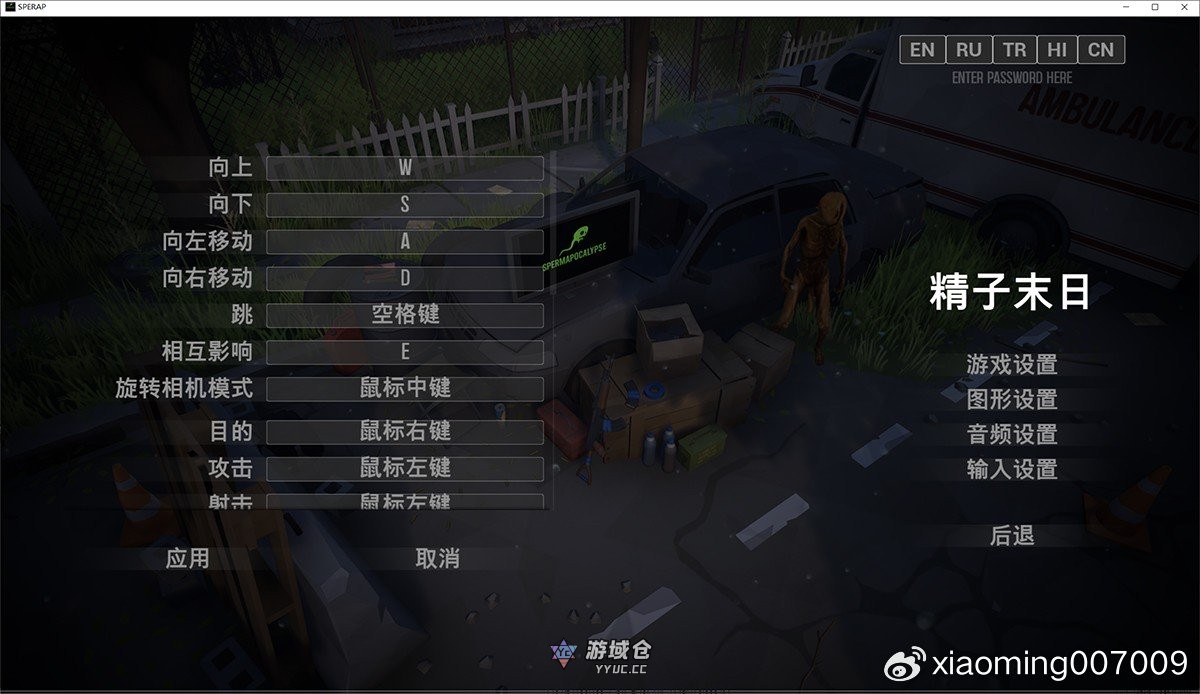This screenshot has height=694, width=1200.
Task: Click the CN language button
Action: 1101,50
